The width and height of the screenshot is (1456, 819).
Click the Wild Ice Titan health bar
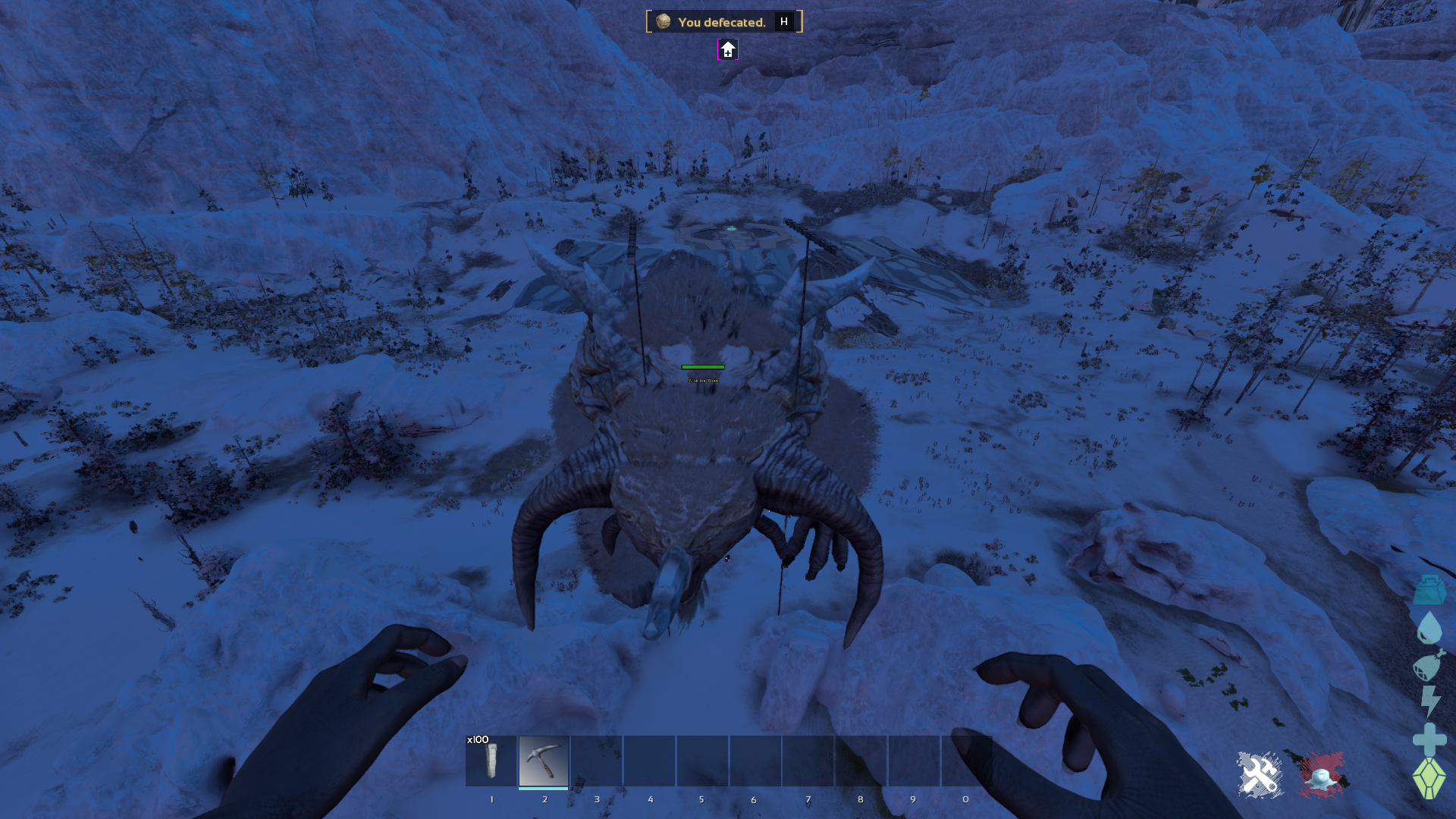point(704,367)
